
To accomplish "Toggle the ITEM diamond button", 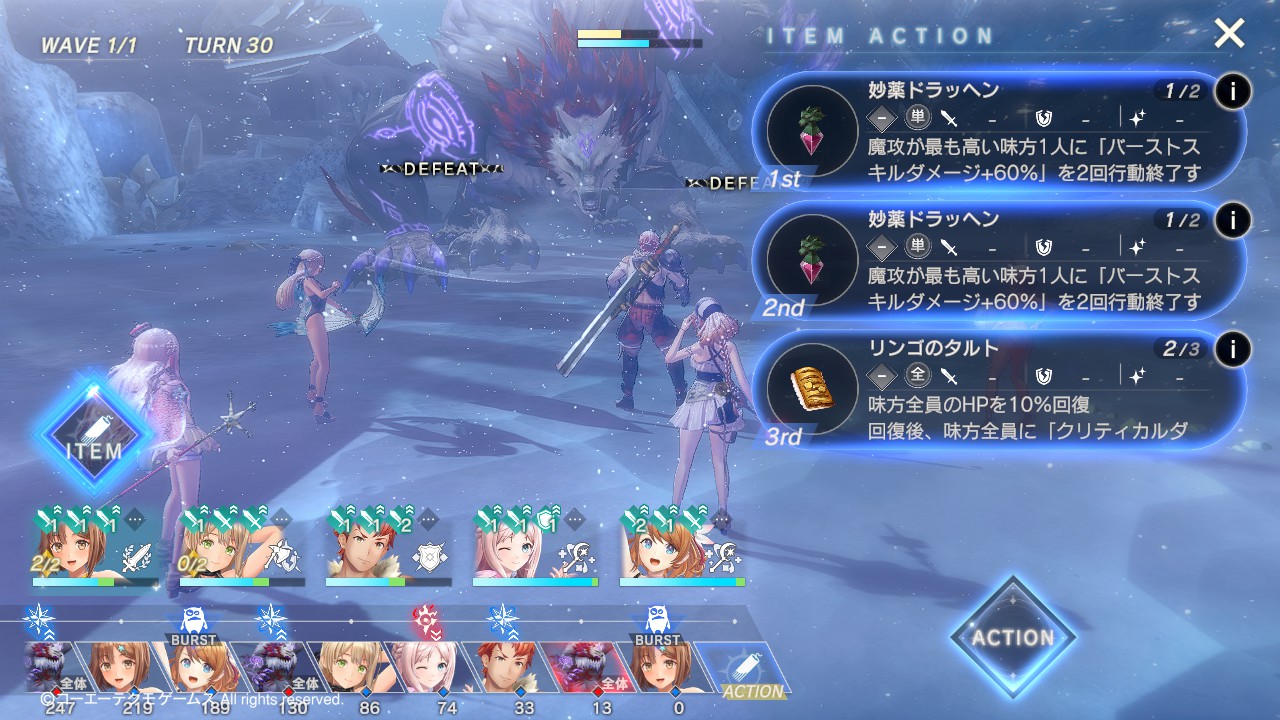I will pyautogui.click(x=94, y=433).
